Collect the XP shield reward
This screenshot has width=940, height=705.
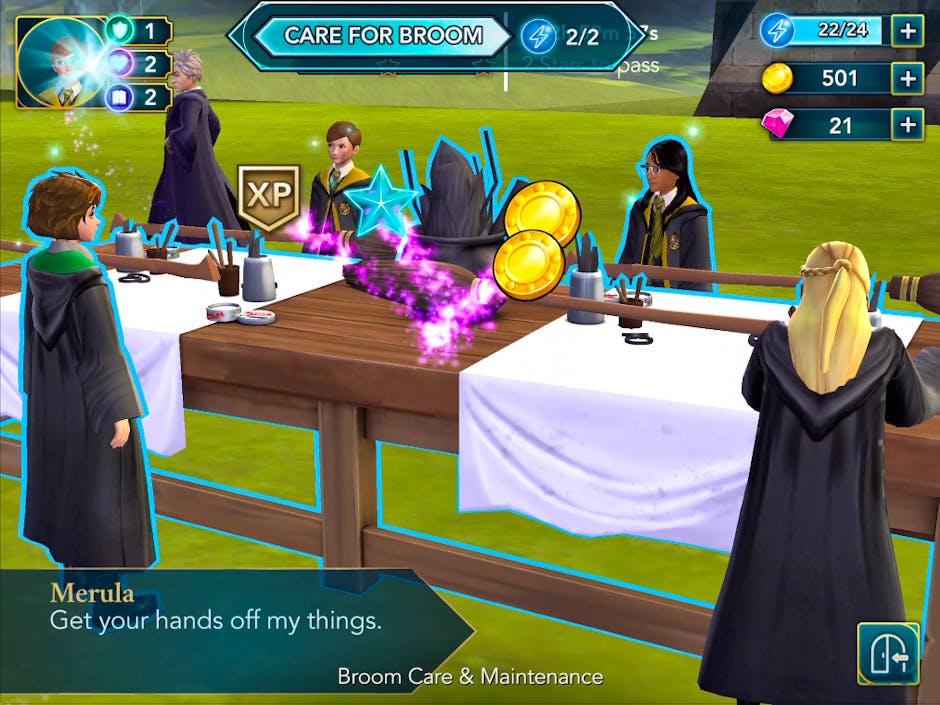(268, 196)
